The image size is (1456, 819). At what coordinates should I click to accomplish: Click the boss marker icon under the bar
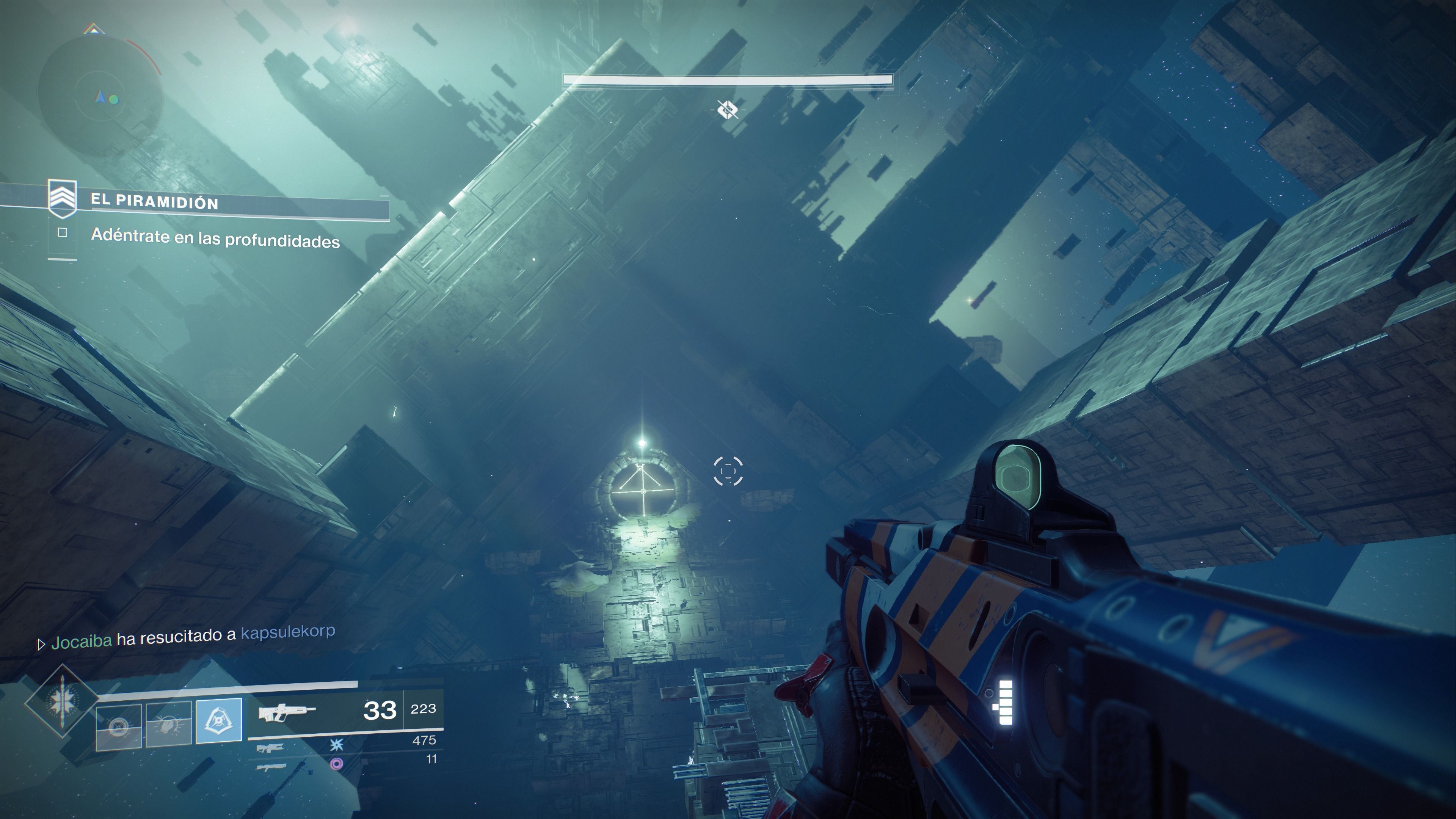727,109
